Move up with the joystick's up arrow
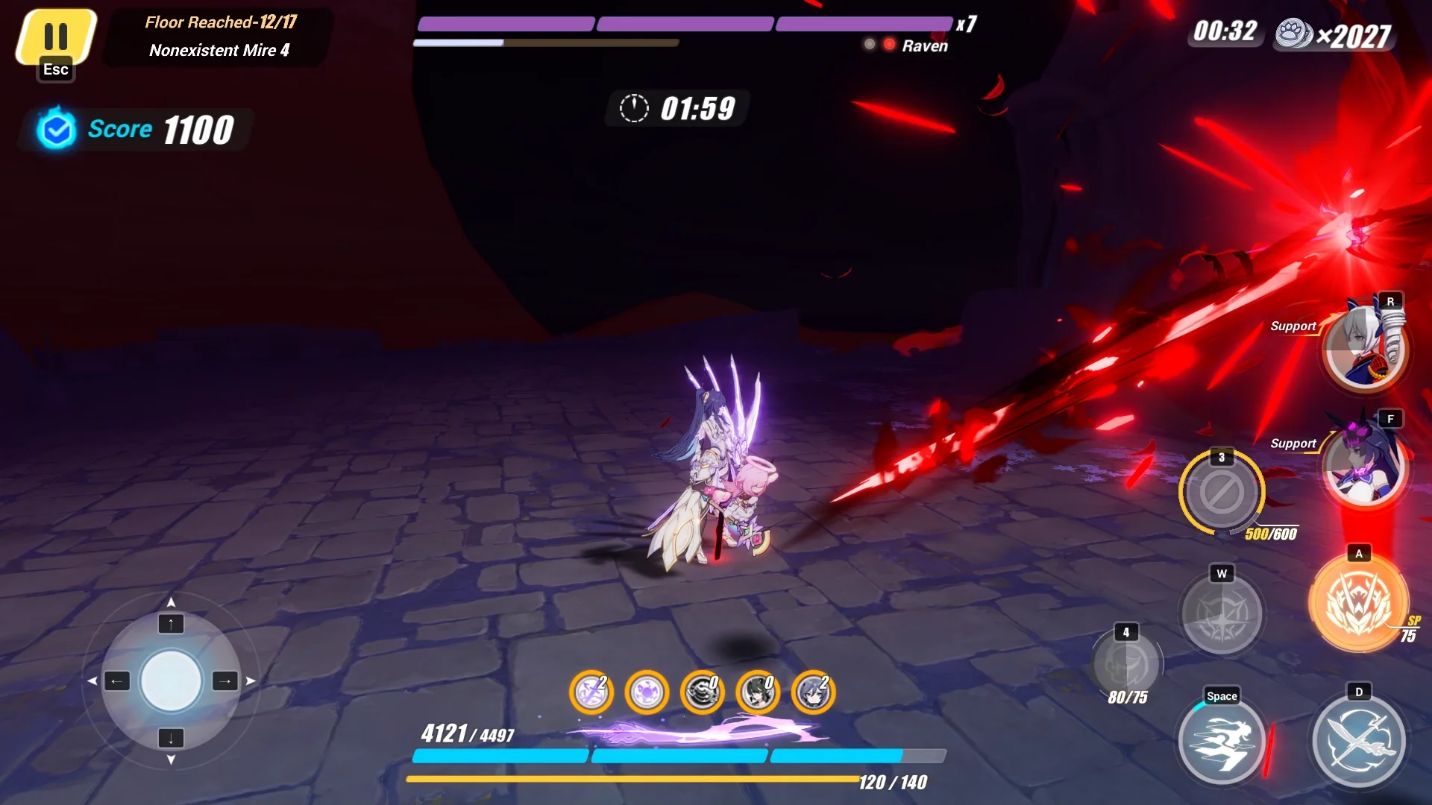 [171, 624]
